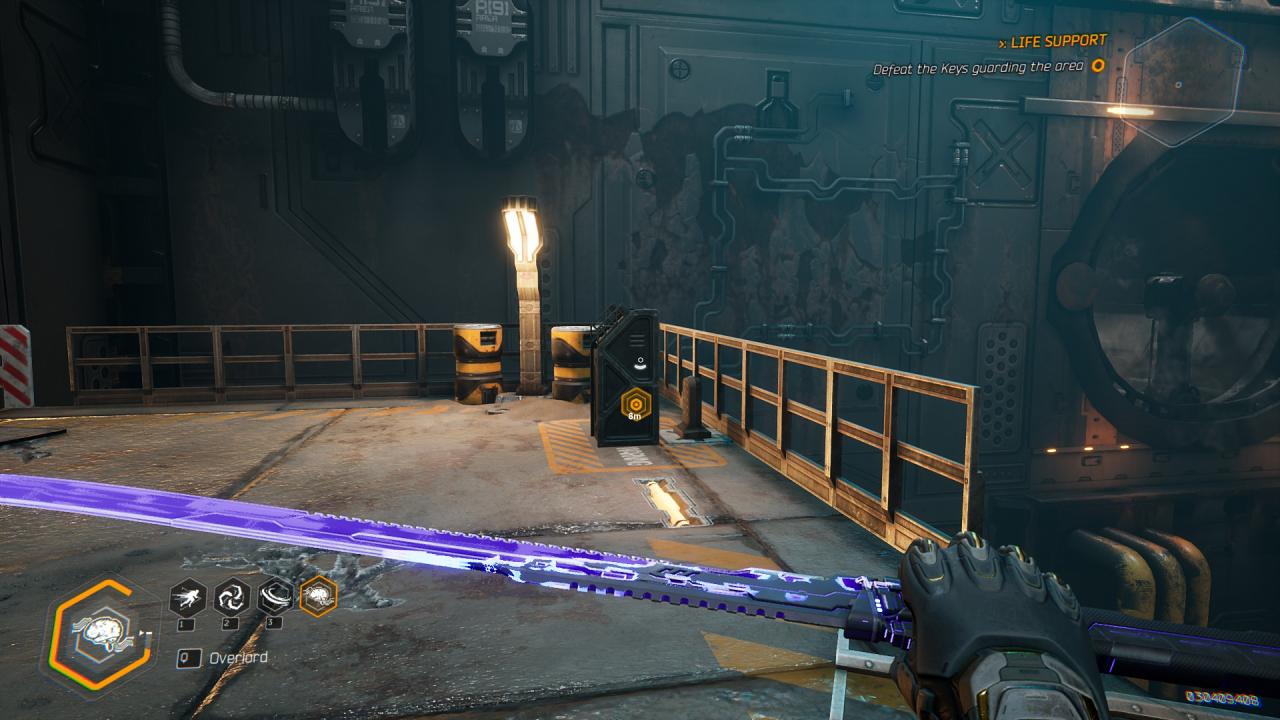
Task: Select the orange 8m waypoint marker
Action: click(634, 406)
